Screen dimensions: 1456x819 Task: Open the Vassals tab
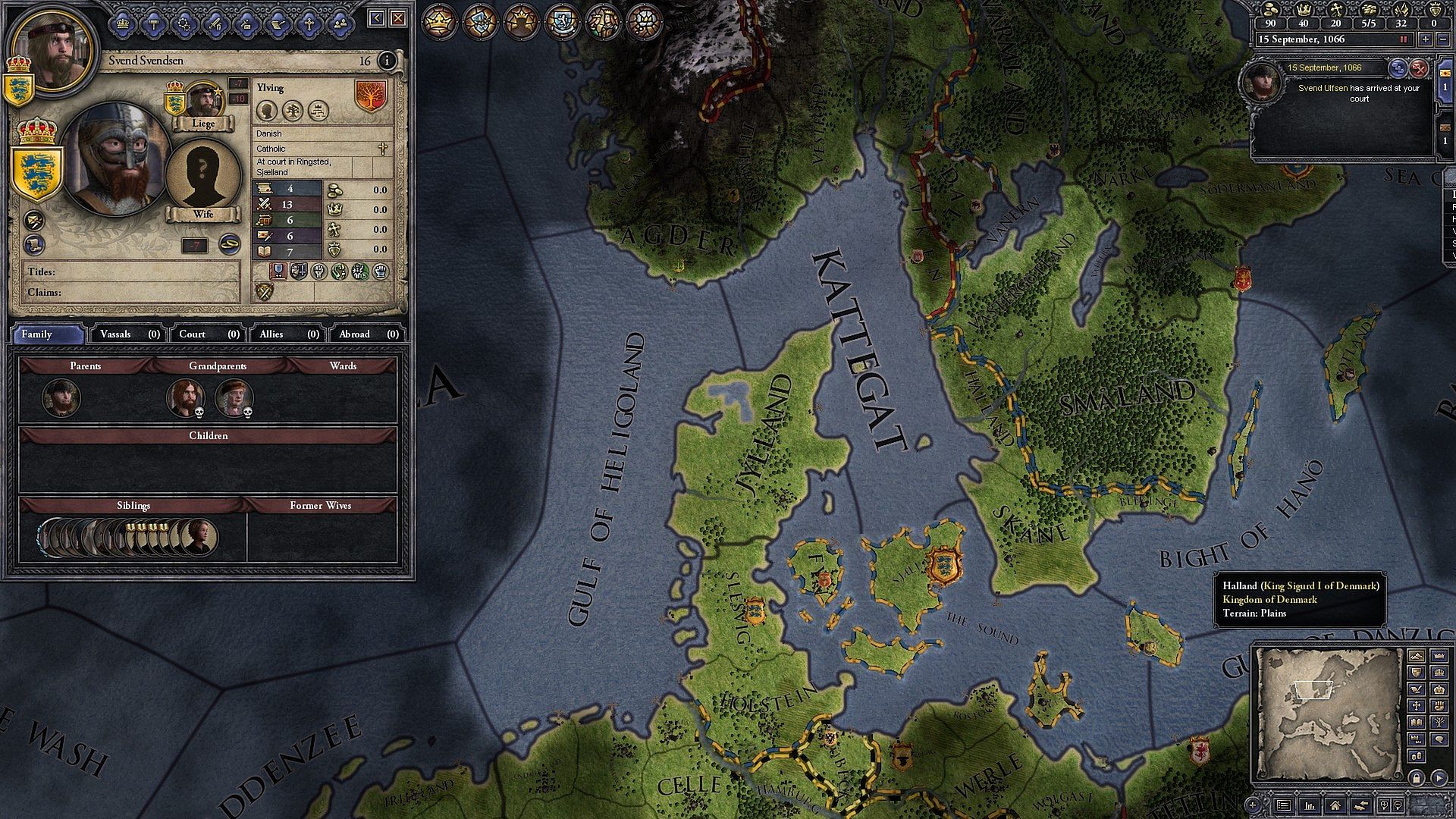130,334
